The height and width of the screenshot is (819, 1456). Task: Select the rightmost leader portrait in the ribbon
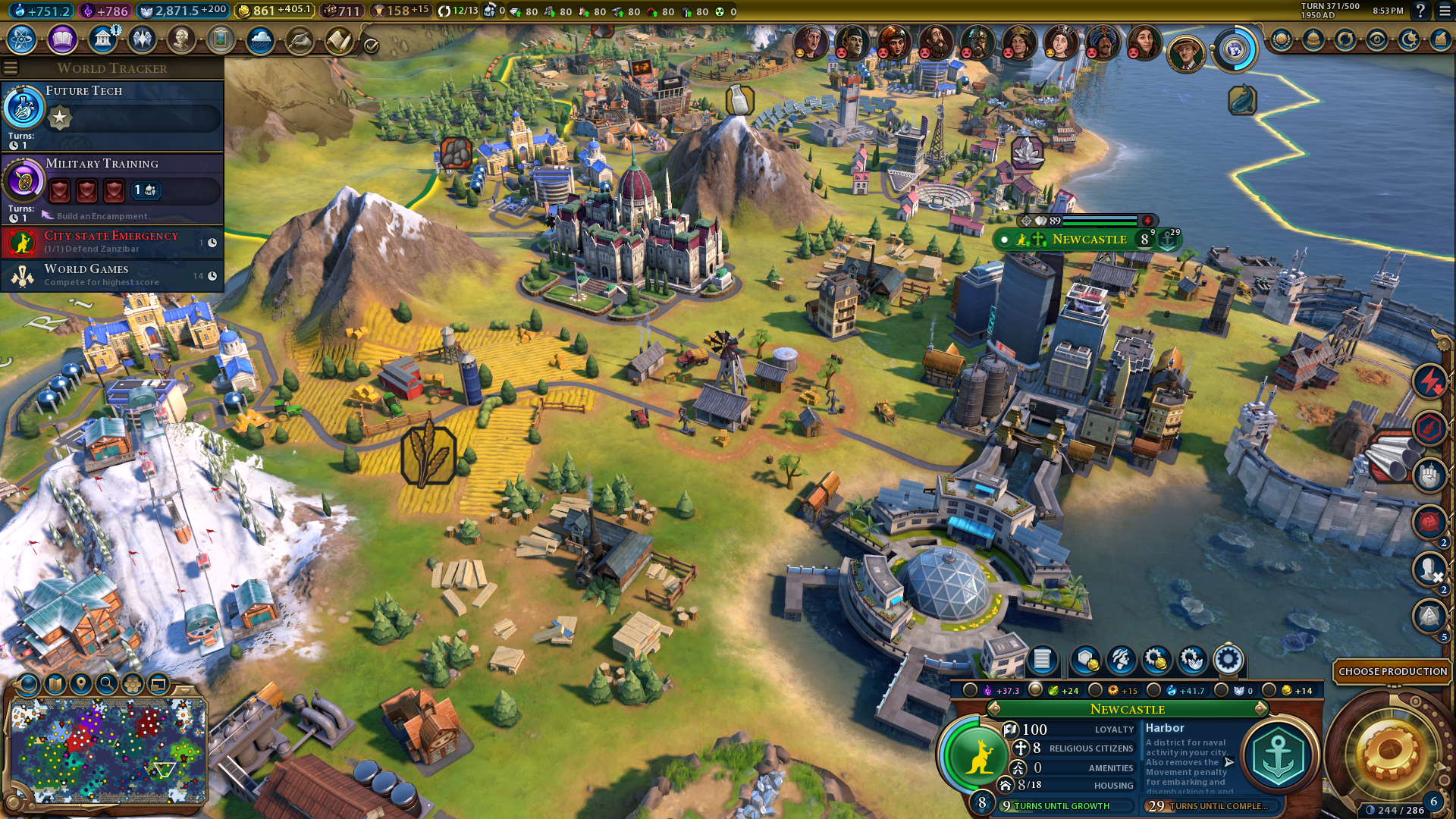[1186, 52]
